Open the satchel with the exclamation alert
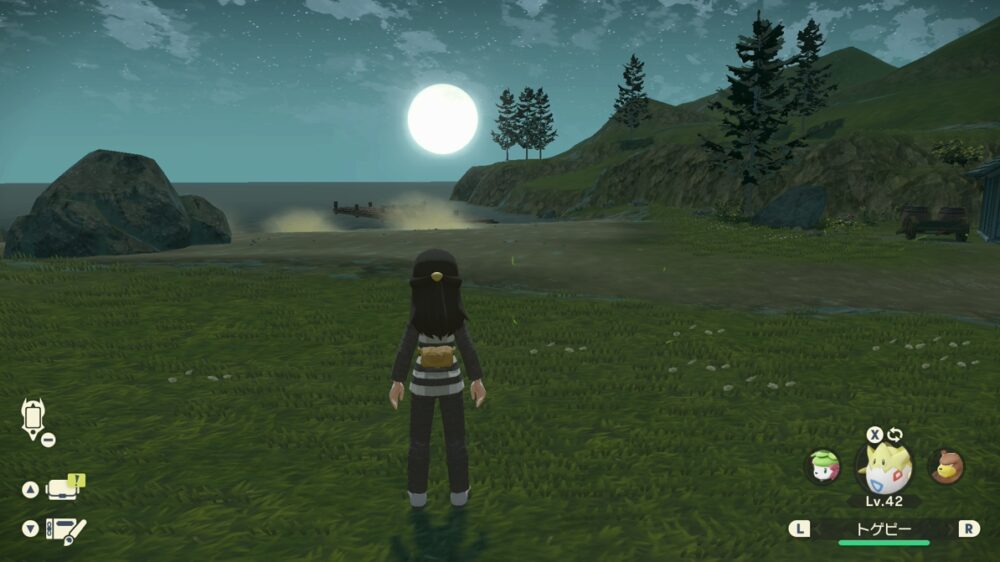 pyautogui.click(x=66, y=489)
